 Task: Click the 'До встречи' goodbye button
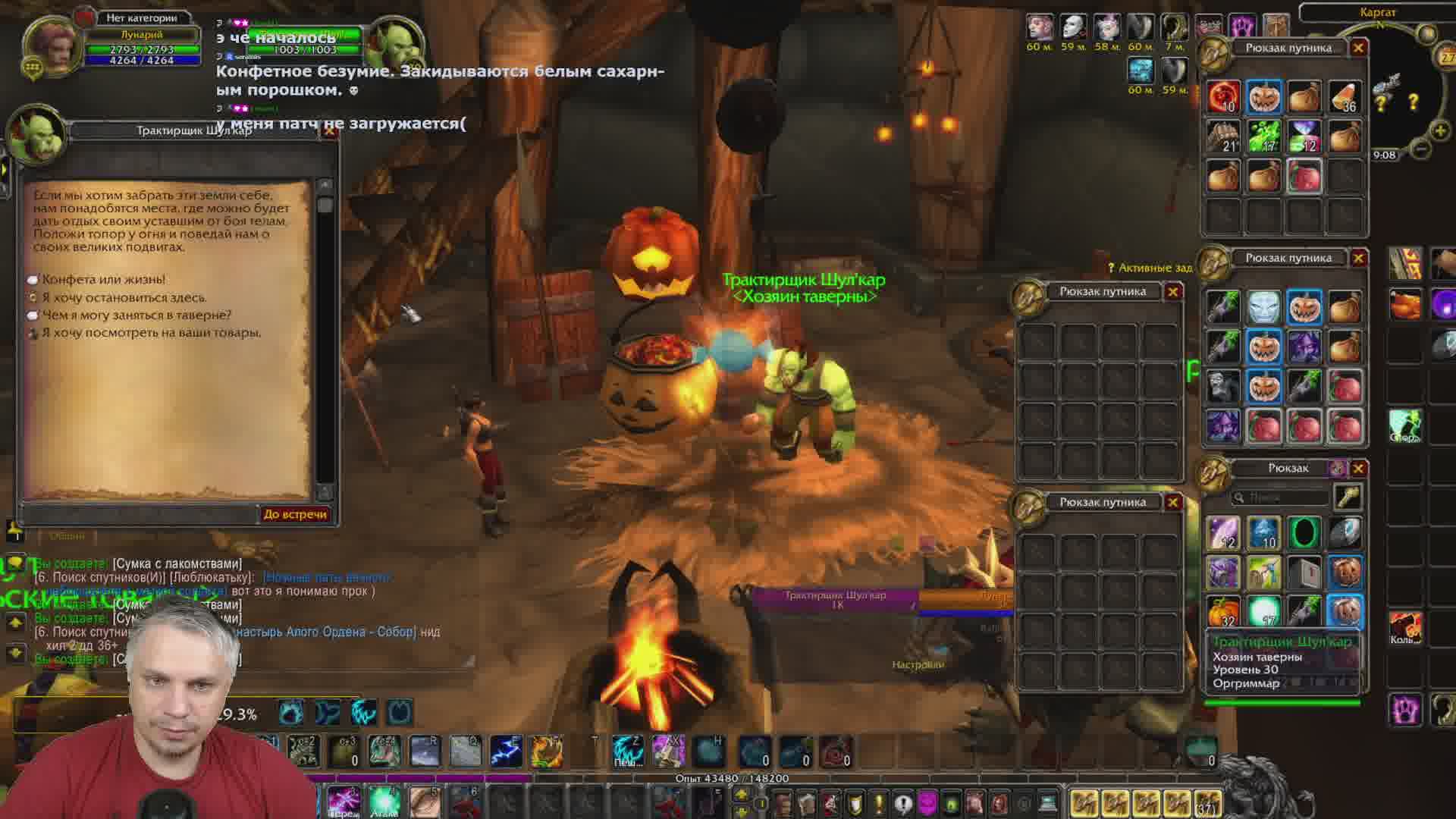coord(295,514)
